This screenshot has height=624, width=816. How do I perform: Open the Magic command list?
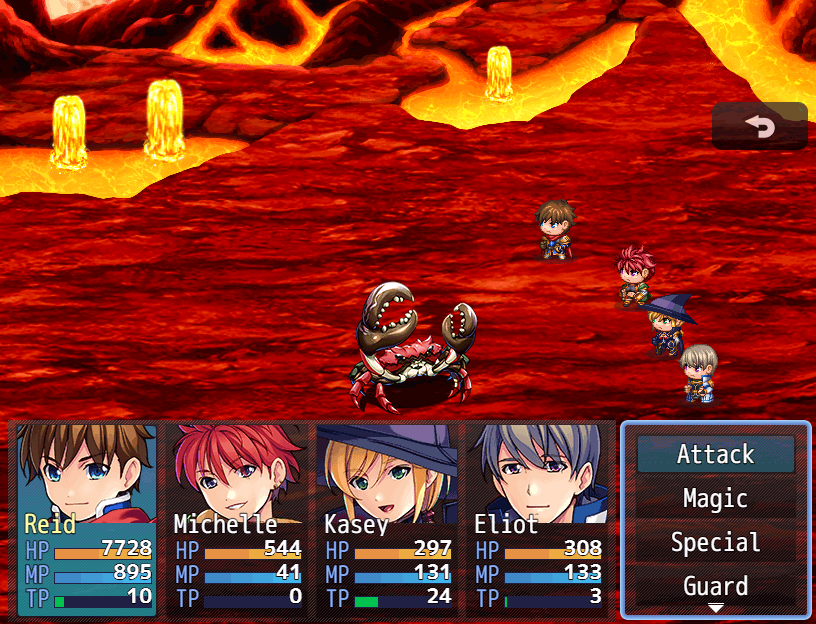(x=715, y=498)
